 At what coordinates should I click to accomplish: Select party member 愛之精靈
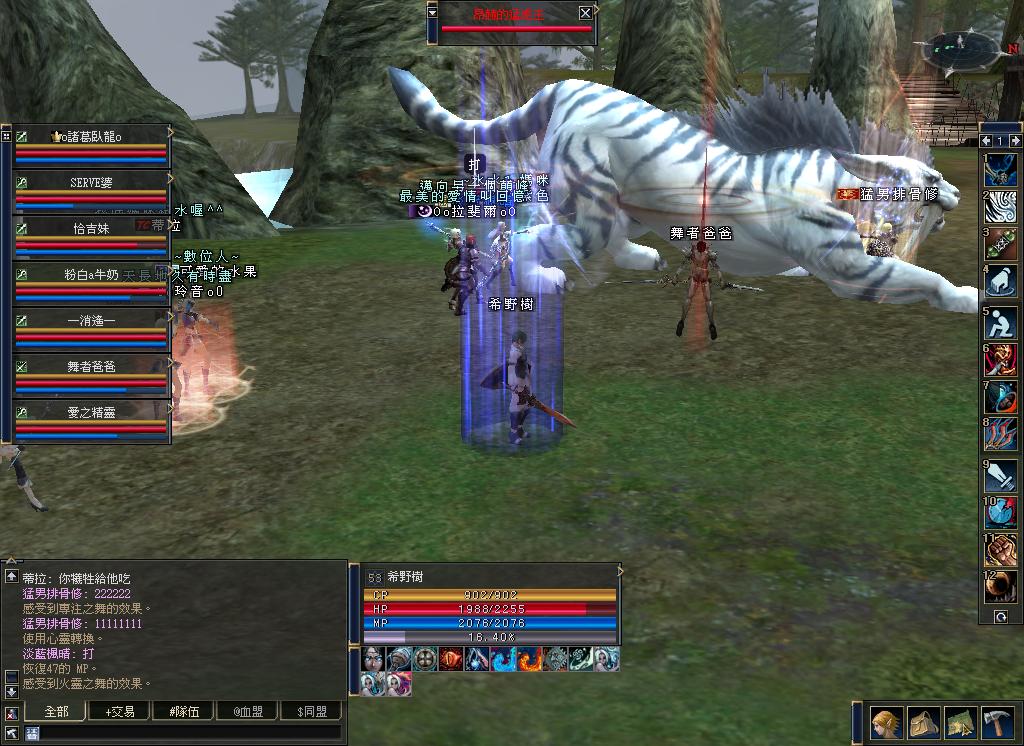tap(91, 411)
